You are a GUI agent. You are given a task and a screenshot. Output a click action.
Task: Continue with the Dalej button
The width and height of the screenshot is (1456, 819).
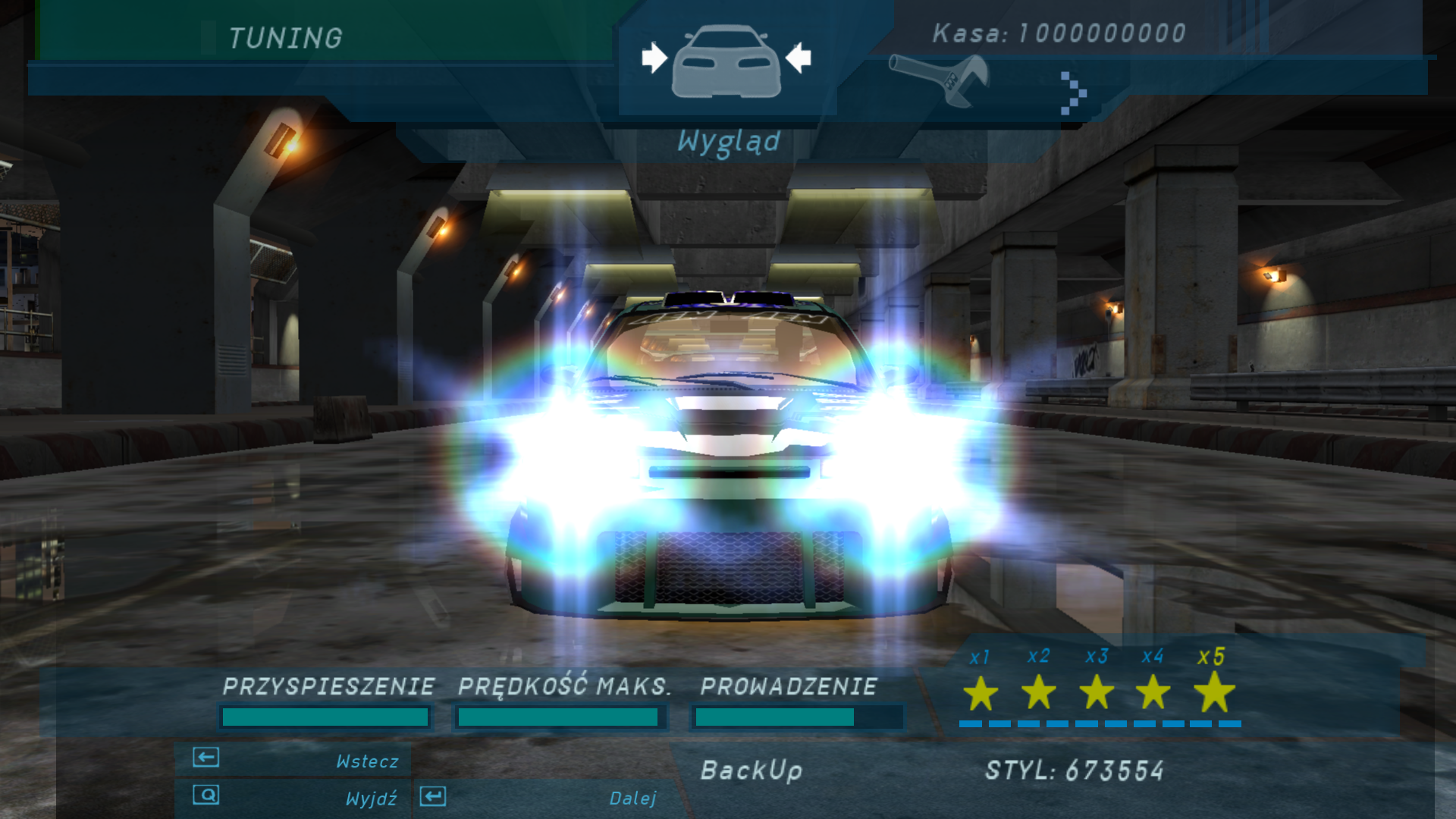click(540, 798)
